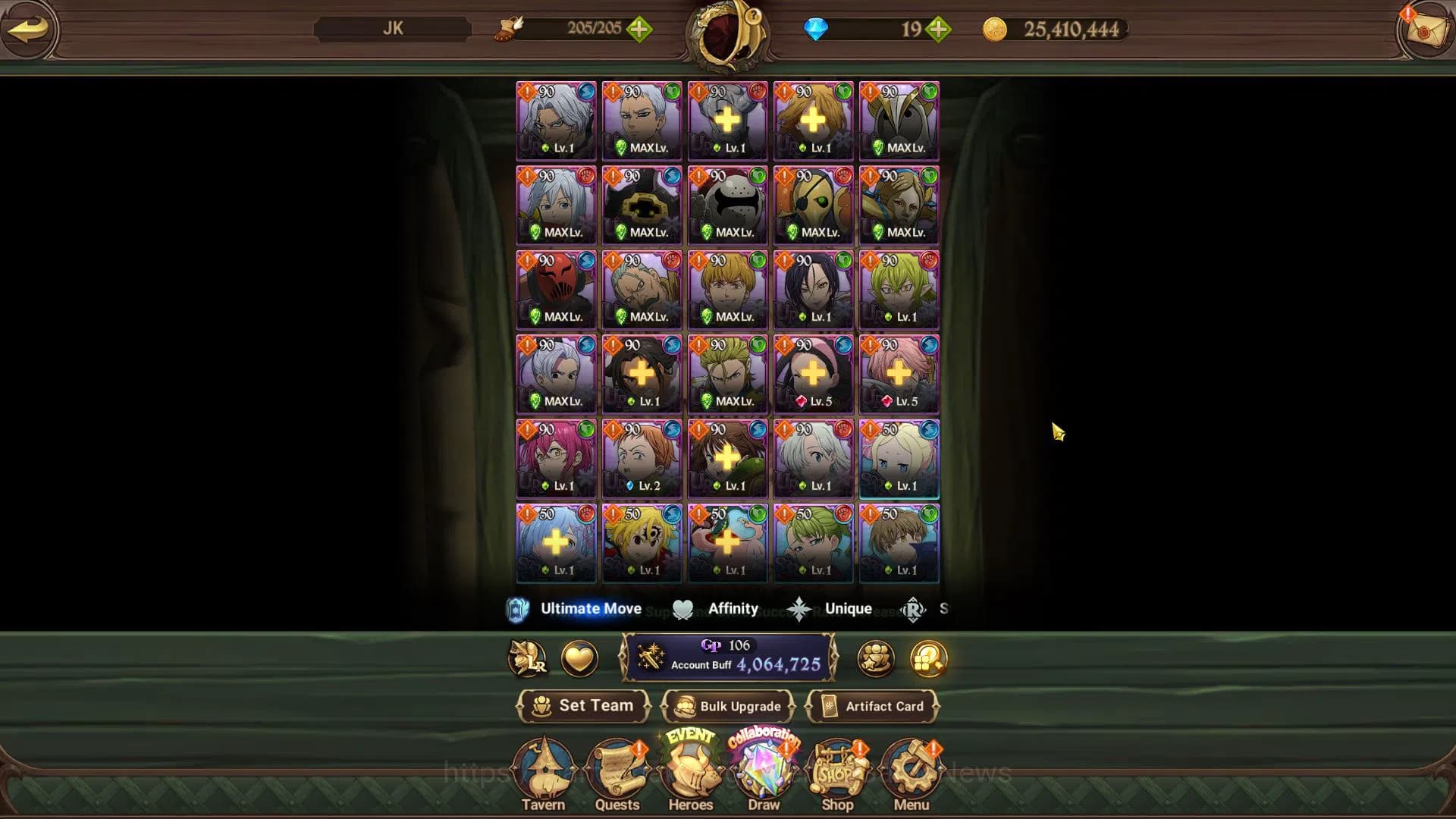Visit the Shop
This screenshot has width=1456, height=819.
837,775
